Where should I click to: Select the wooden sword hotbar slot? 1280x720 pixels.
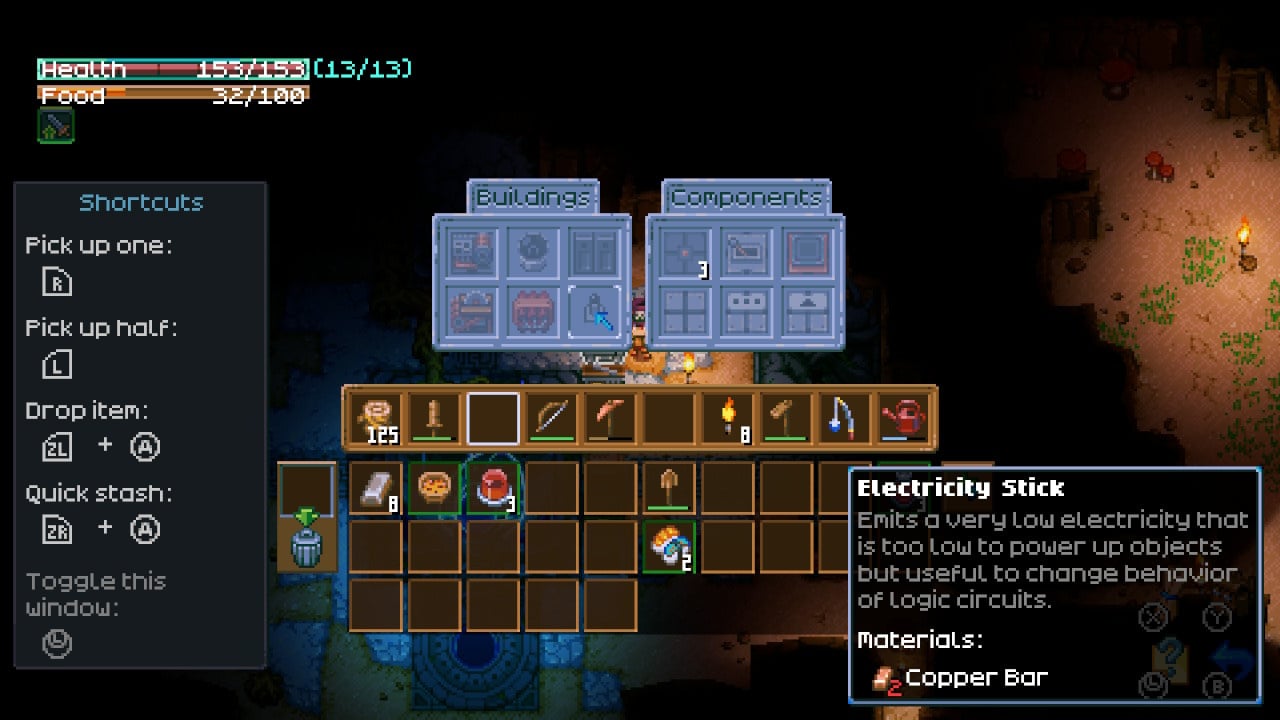coord(435,419)
